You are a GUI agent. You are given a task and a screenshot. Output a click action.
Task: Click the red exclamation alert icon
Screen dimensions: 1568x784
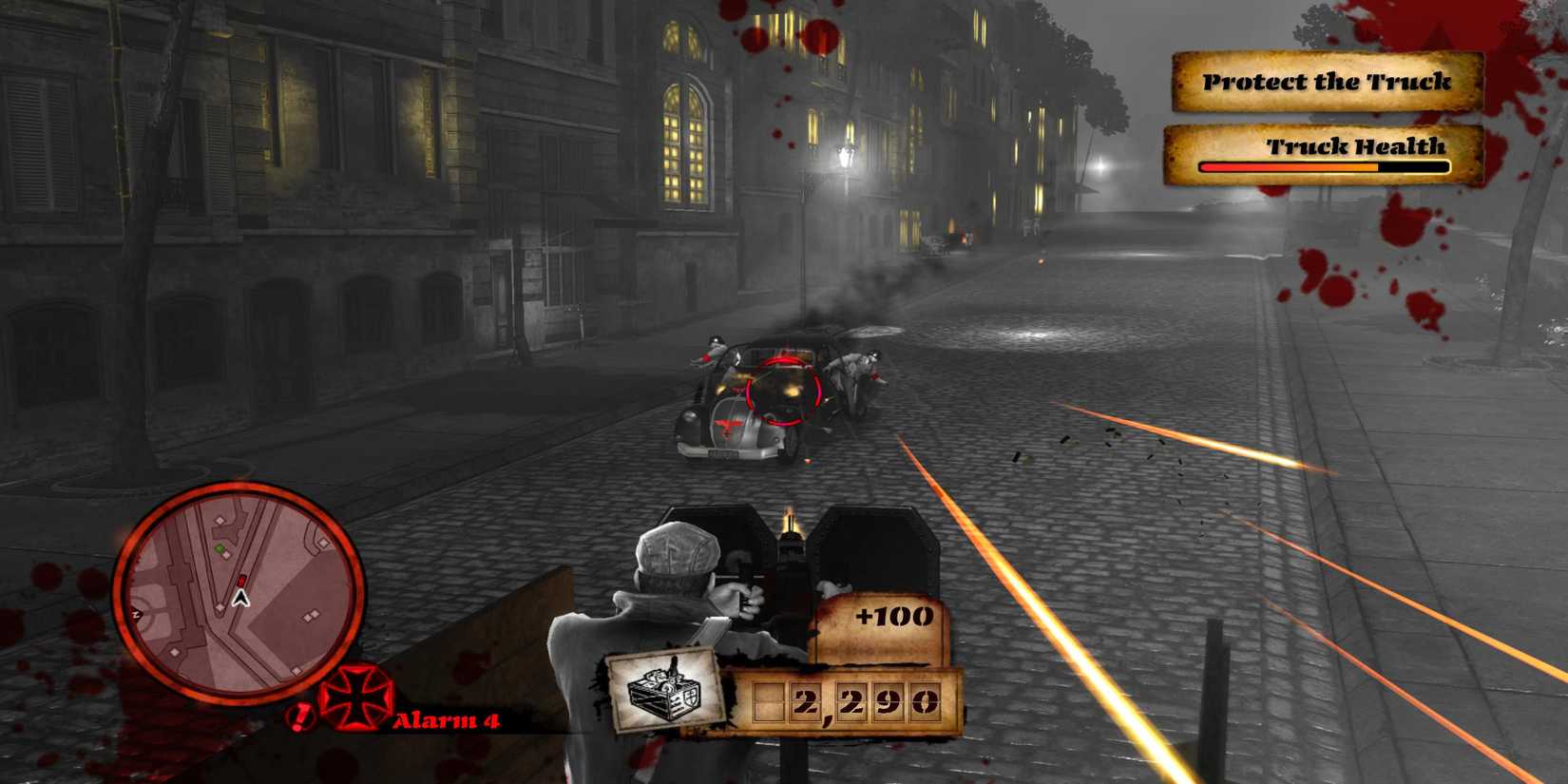click(299, 717)
